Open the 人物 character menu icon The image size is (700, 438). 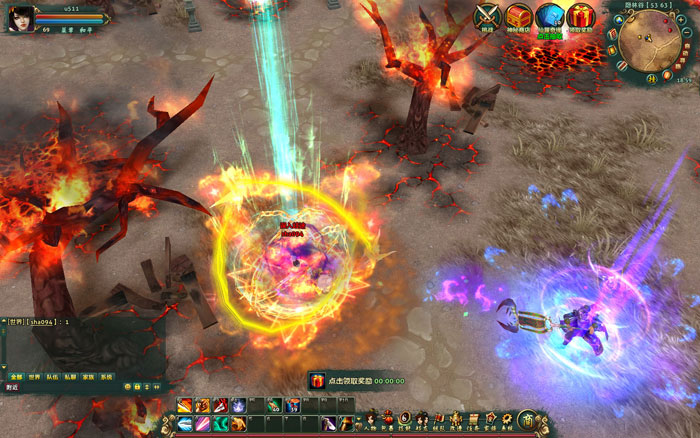371,419
